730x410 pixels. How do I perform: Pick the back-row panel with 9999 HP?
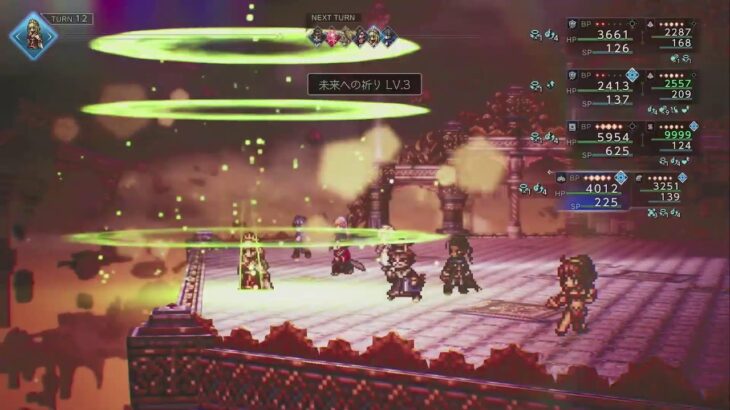tap(665, 140)
